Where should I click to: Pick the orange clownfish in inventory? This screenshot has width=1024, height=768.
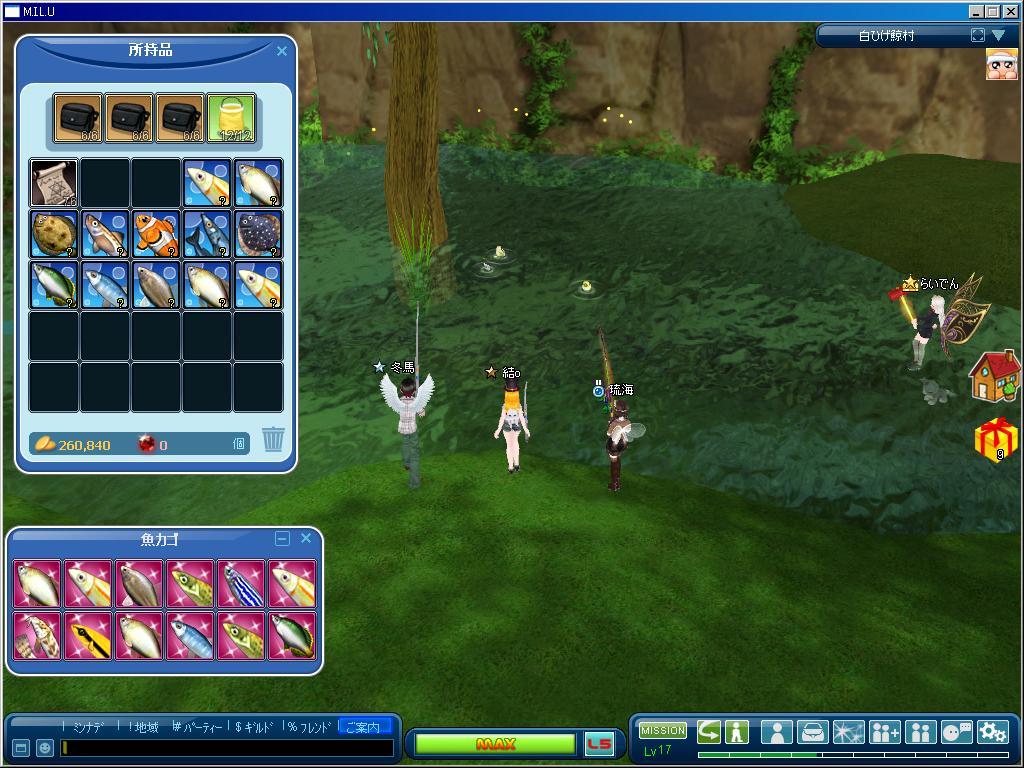tap(156, 234)
